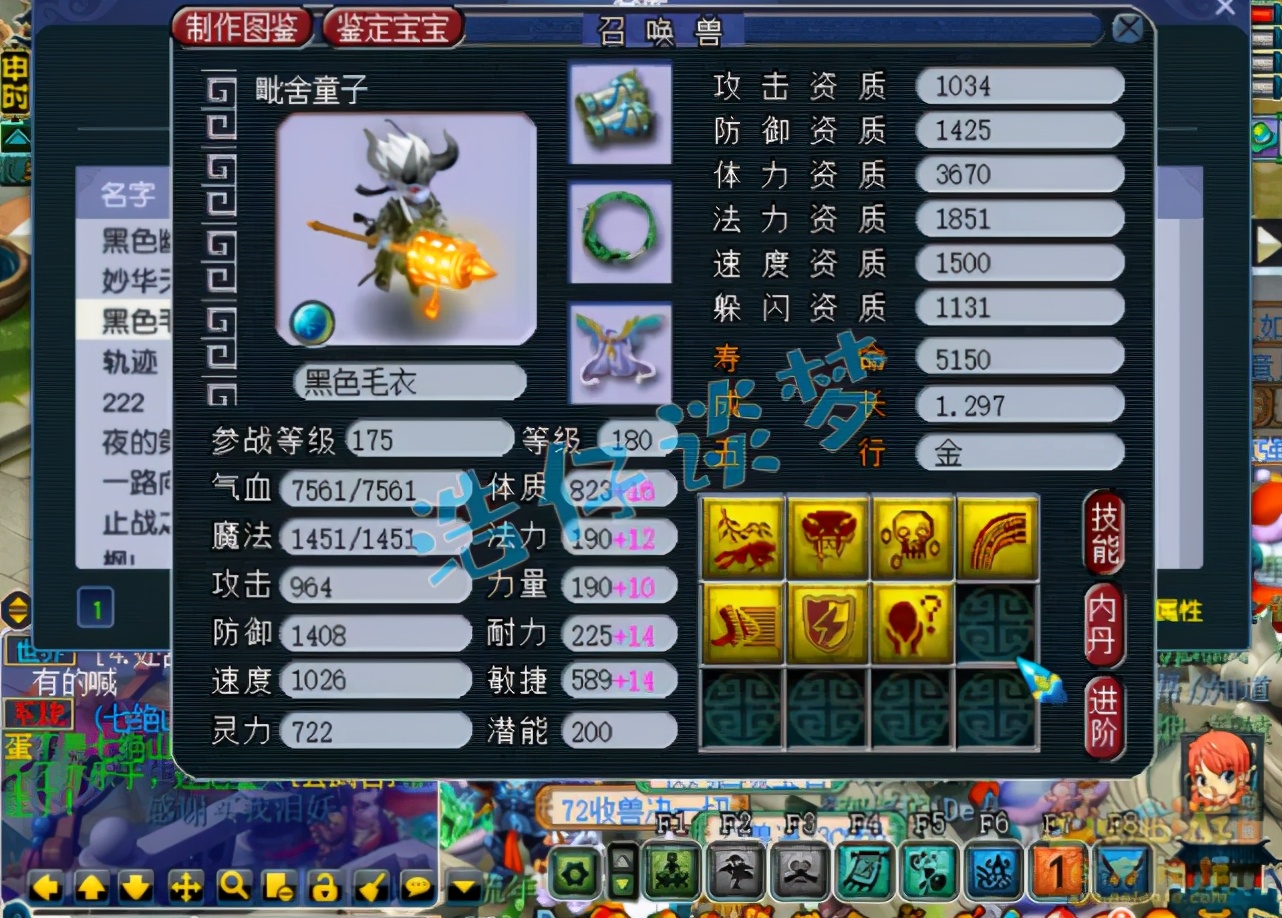
Task: Click the lightning shield skill icon
Action: pyautogui.click(x=828, y=625)
